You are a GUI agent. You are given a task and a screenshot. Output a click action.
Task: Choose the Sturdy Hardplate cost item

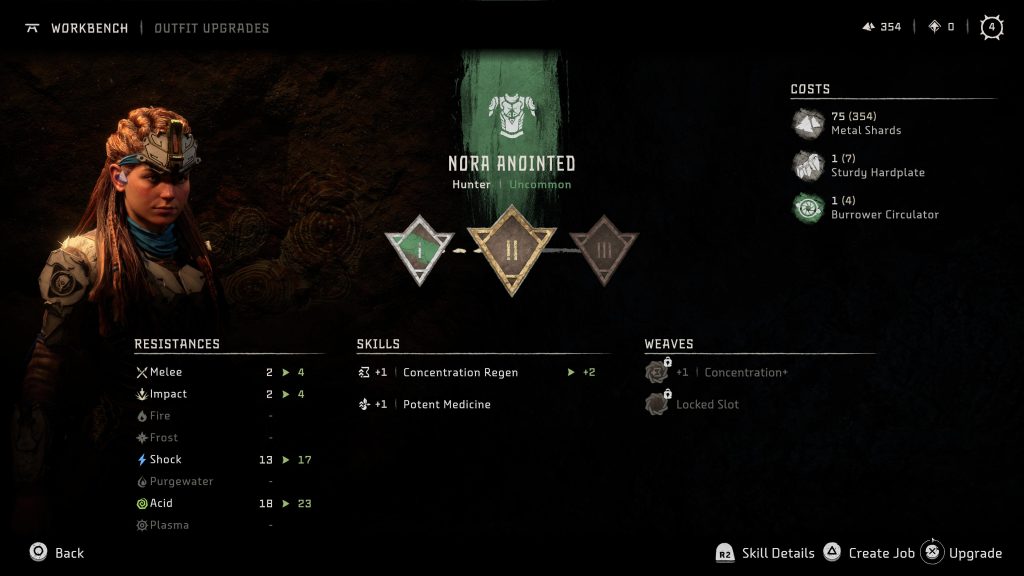pyautogui.click(x=877, y=165)
